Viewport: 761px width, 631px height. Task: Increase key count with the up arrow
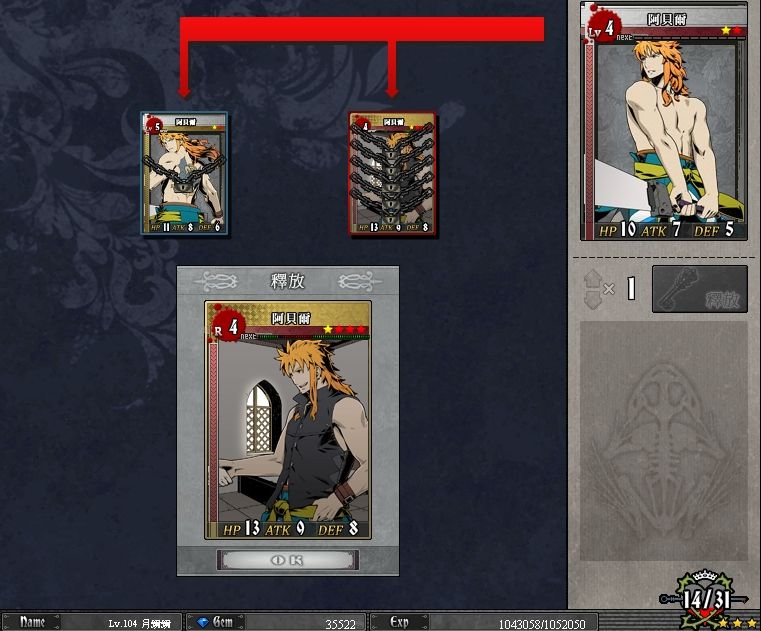[x=594, y=279]
